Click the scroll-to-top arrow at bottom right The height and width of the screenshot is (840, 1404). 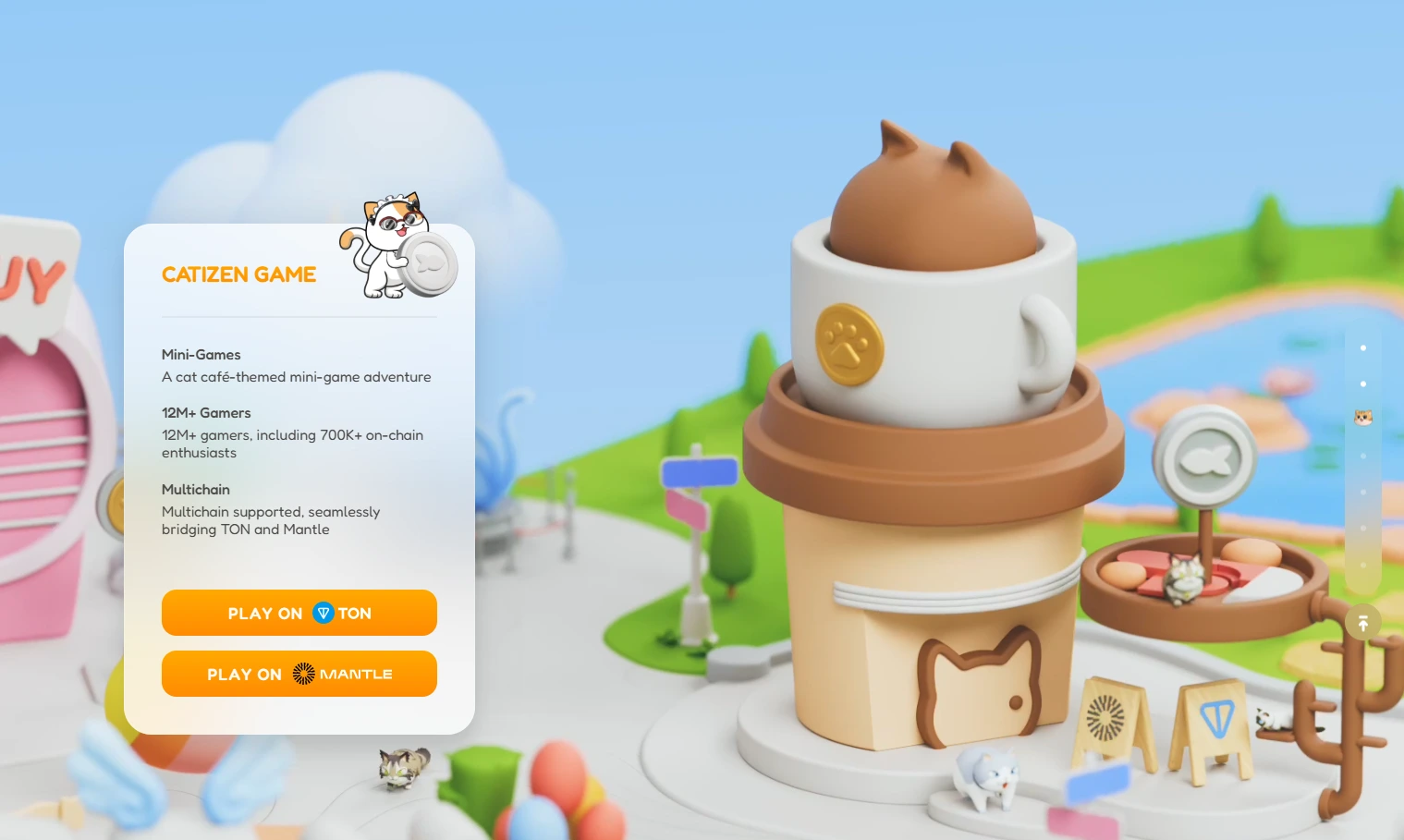coord(1362,622)
